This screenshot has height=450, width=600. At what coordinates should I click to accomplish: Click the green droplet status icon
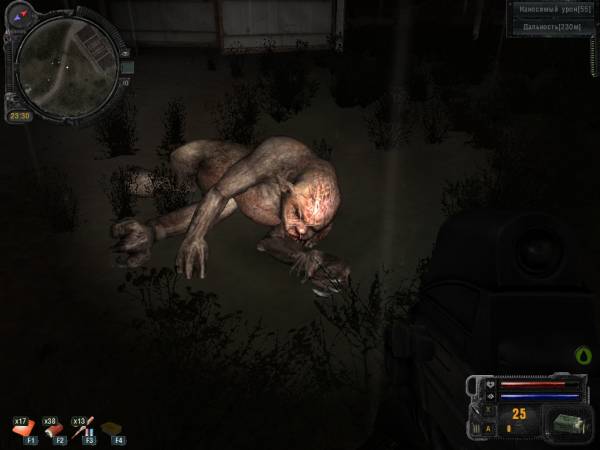coord(584,355)
